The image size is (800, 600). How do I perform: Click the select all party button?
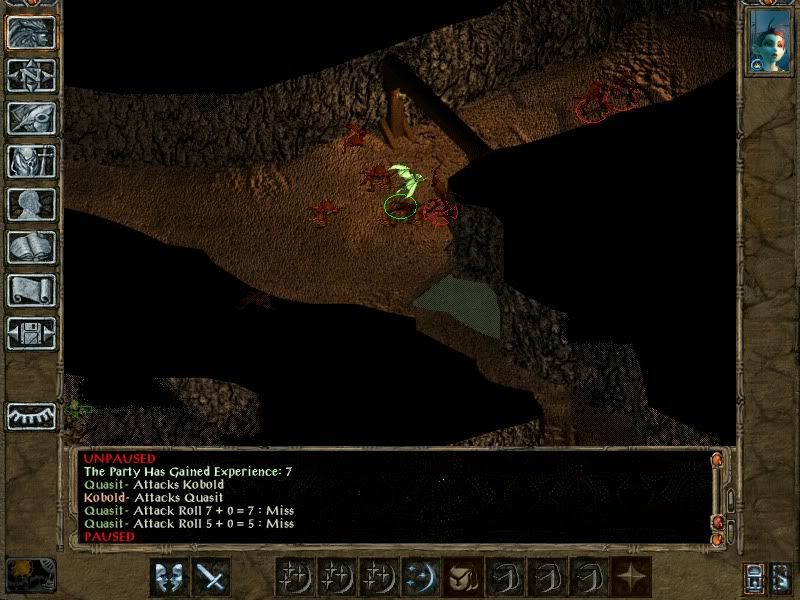coord(755,576)
